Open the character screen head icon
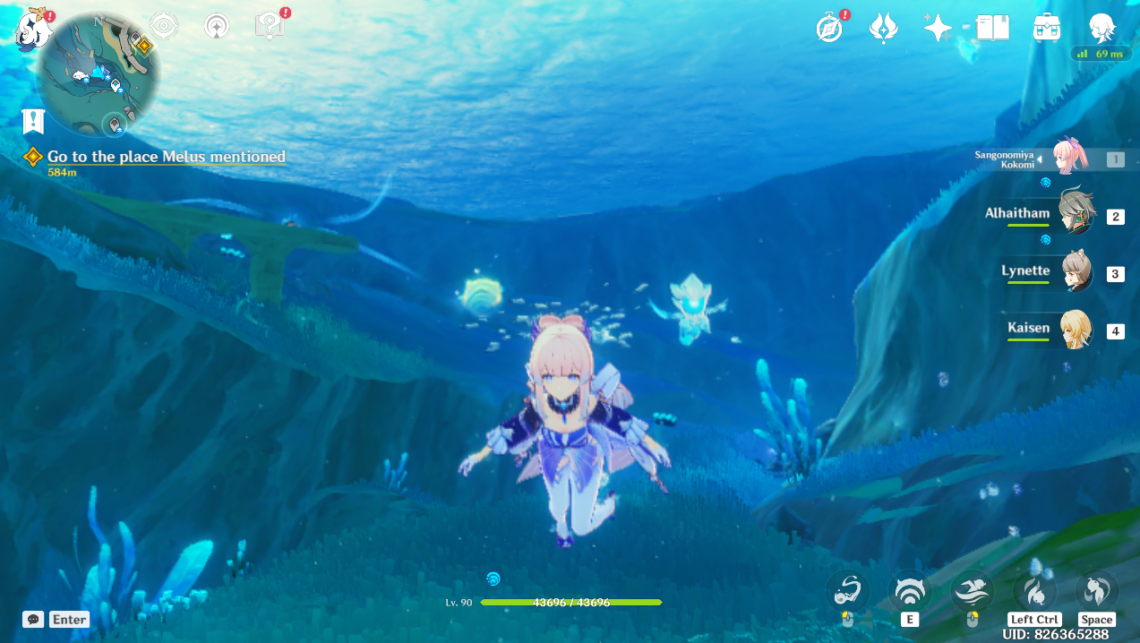 click(x=1101, y=27)
